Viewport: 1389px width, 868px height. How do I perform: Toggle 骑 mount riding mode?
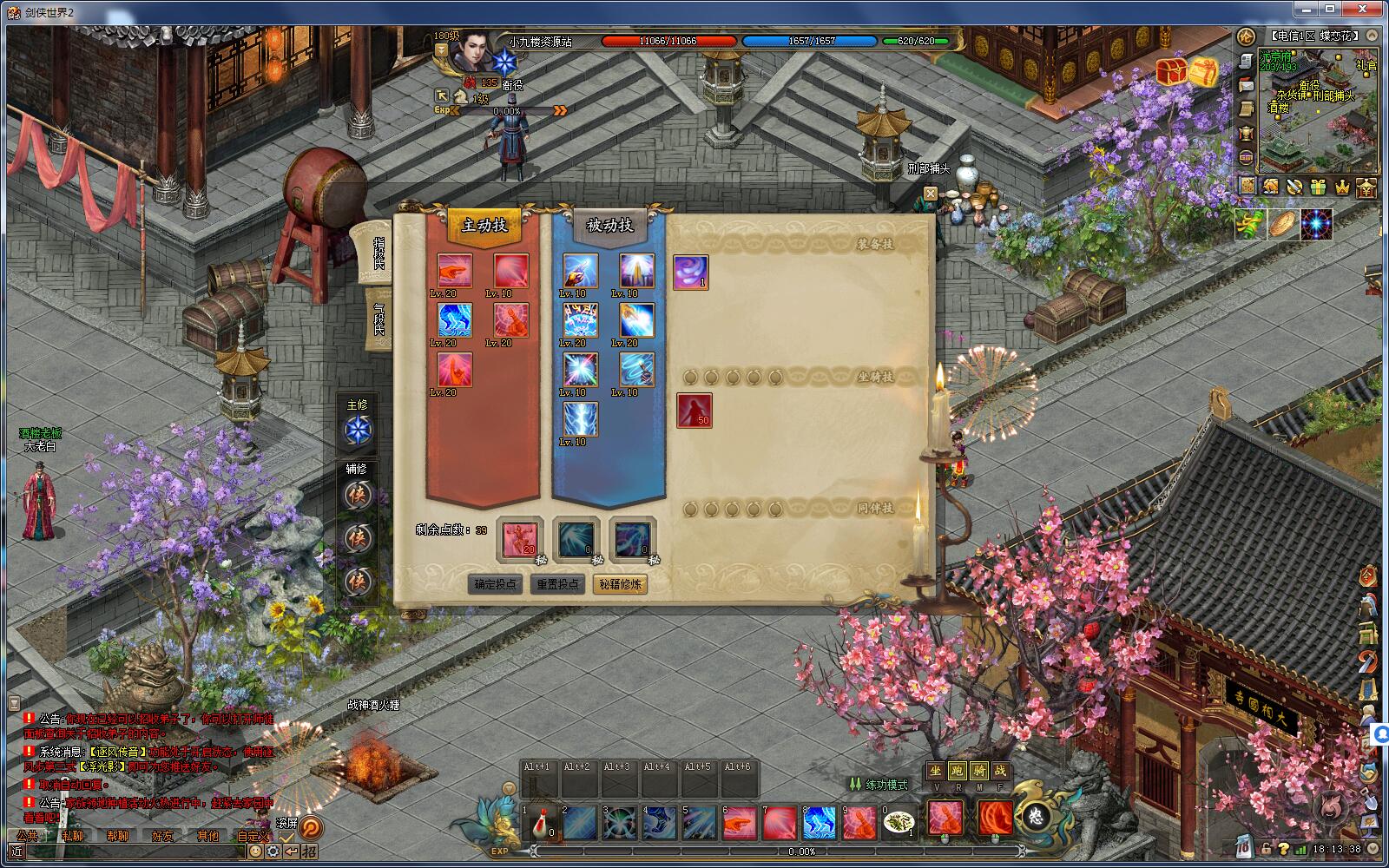[x=978, y=771]
